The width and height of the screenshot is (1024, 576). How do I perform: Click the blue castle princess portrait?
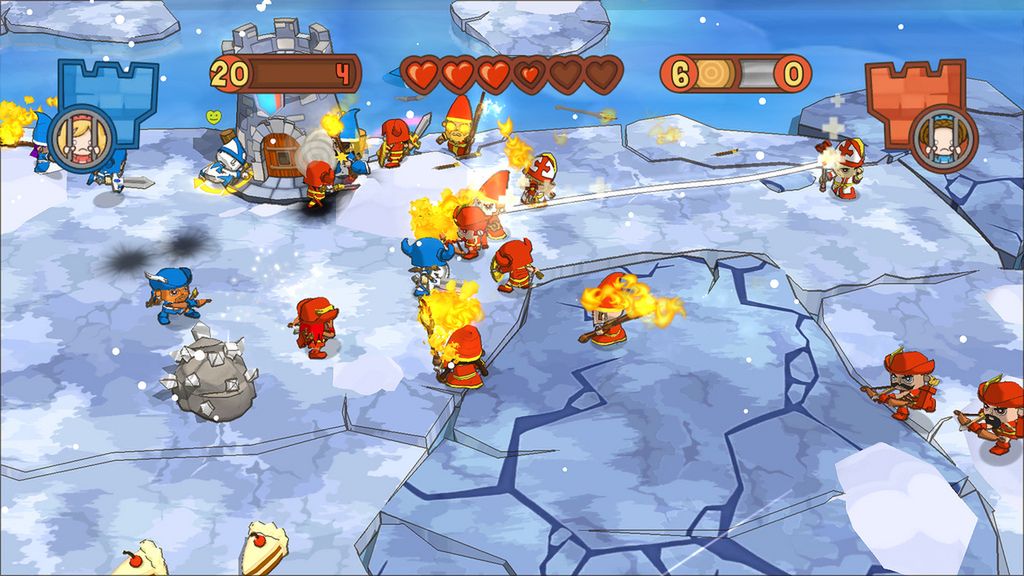(75, 137)
